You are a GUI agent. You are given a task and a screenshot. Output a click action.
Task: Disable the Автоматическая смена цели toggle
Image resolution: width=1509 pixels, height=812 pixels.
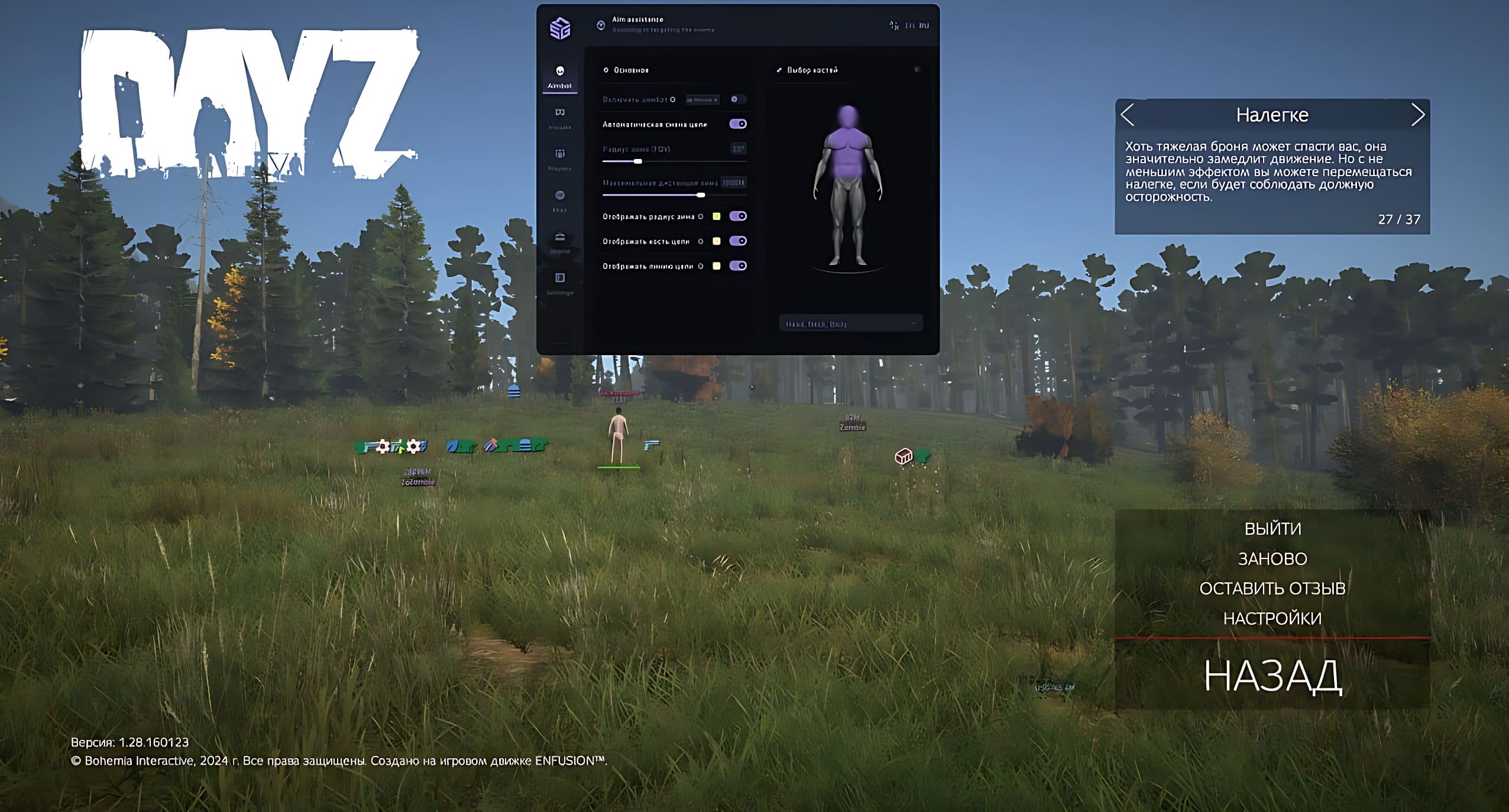pos(738,124)
